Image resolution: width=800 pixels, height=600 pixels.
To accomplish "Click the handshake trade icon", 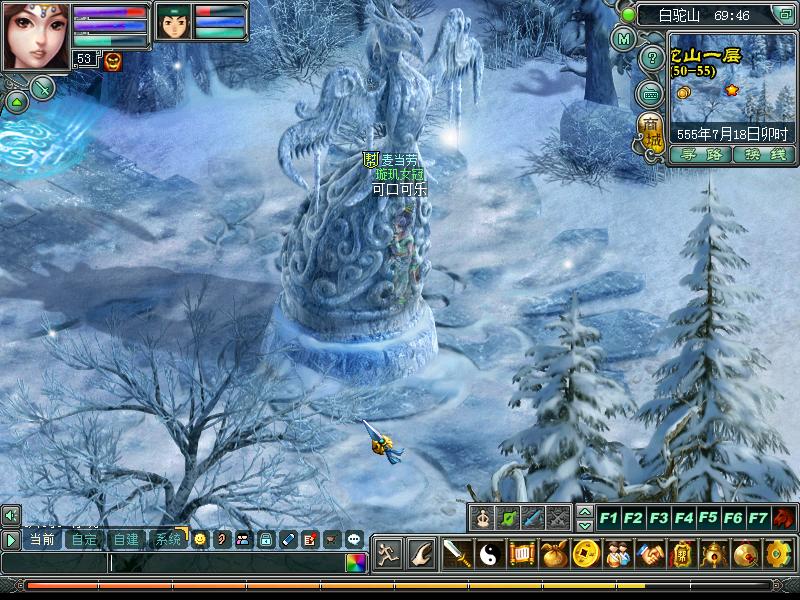I will click(649, 553).
